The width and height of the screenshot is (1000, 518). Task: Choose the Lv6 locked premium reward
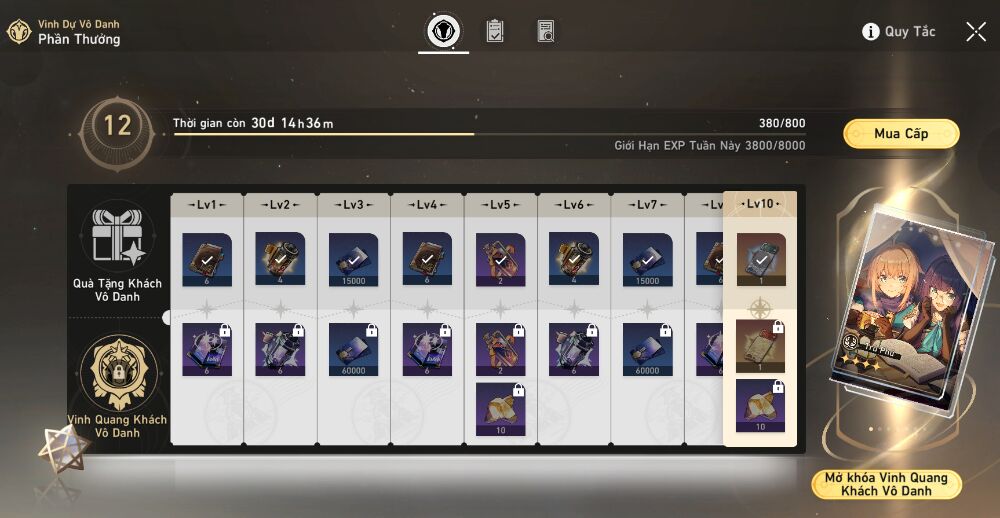coord(574,348)
